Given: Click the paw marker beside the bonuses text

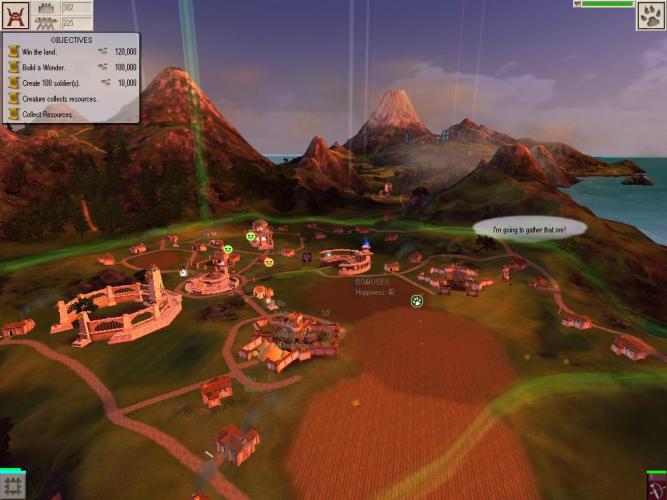Looking at the screenshot, I should click(x=417, y=300).
